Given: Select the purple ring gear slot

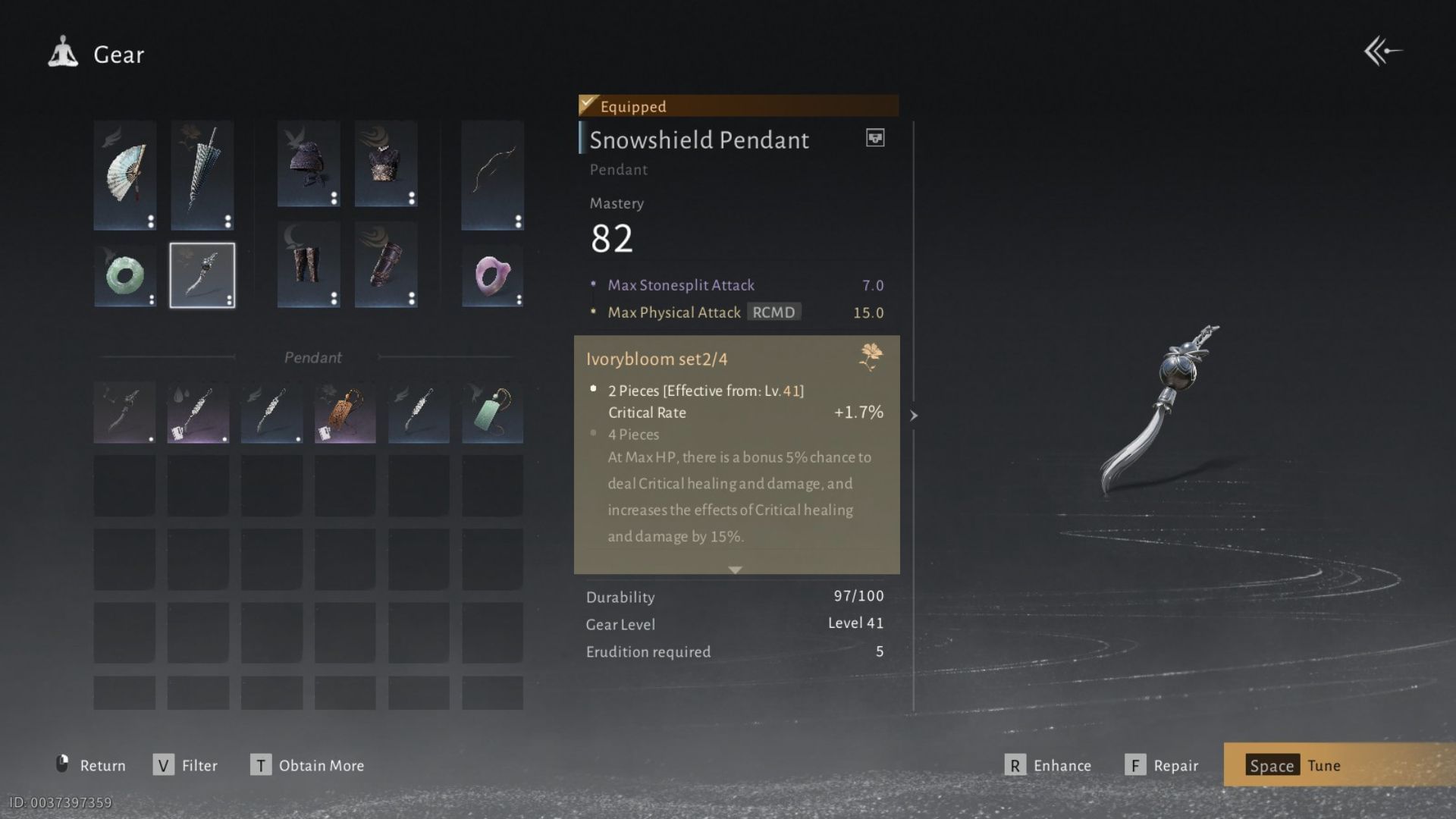Looking at the screenshot, I should (x=492, y=275).
